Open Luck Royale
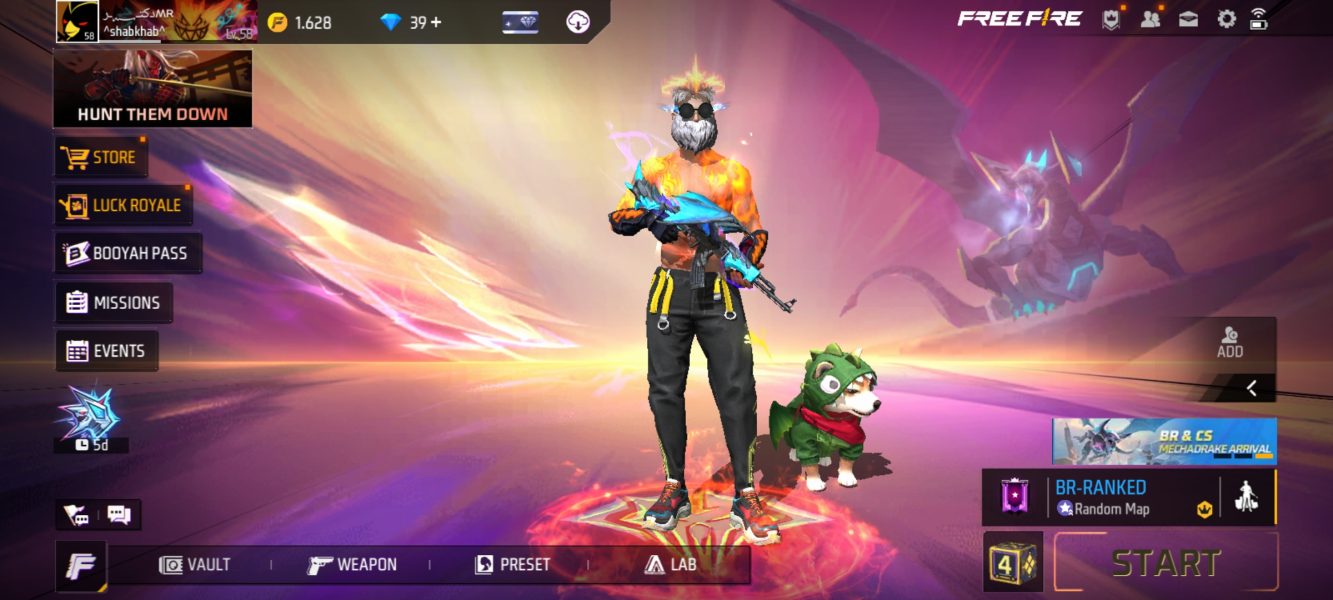 123,206
